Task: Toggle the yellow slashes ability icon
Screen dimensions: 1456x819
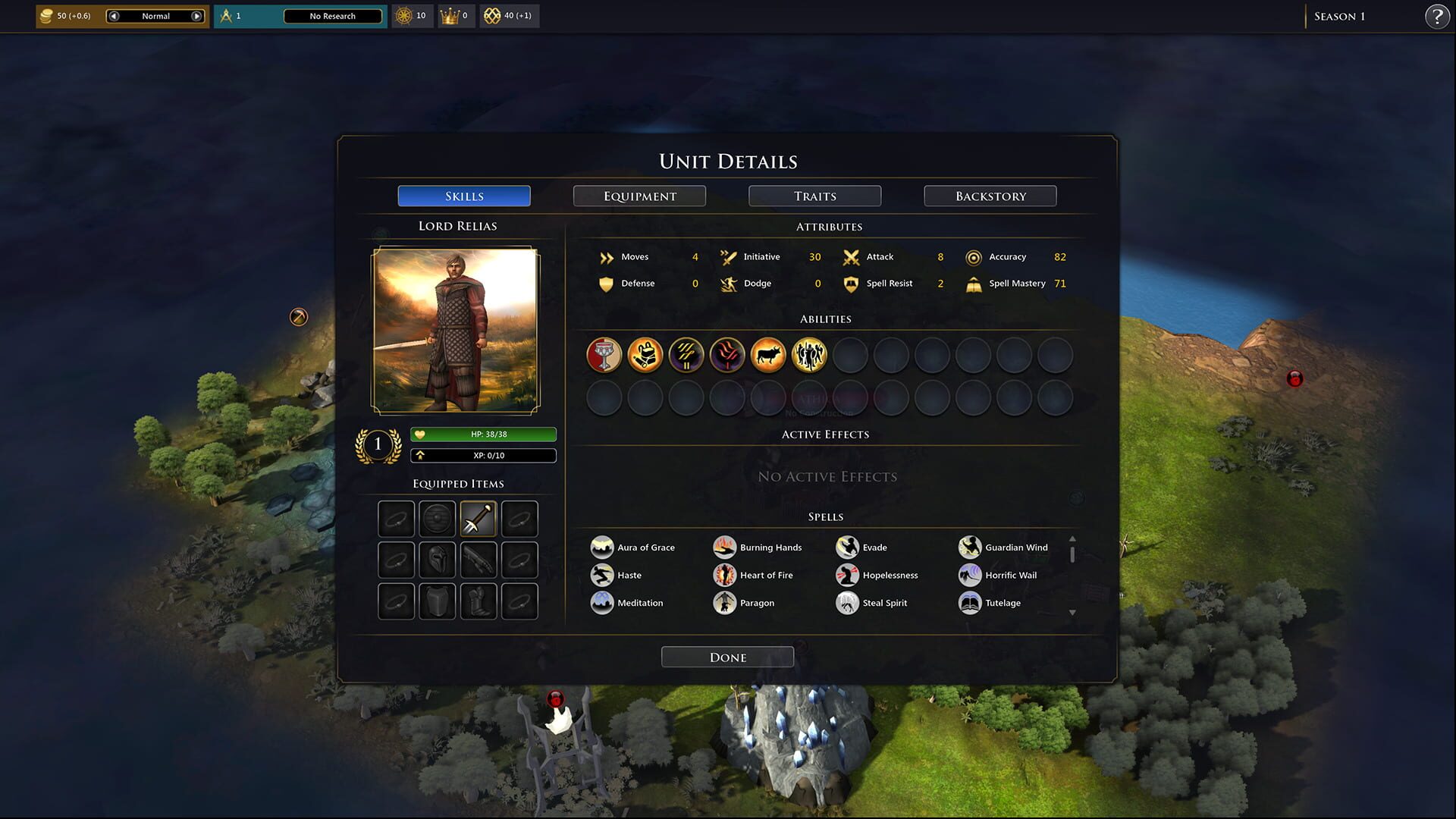Action: (686, 355)
